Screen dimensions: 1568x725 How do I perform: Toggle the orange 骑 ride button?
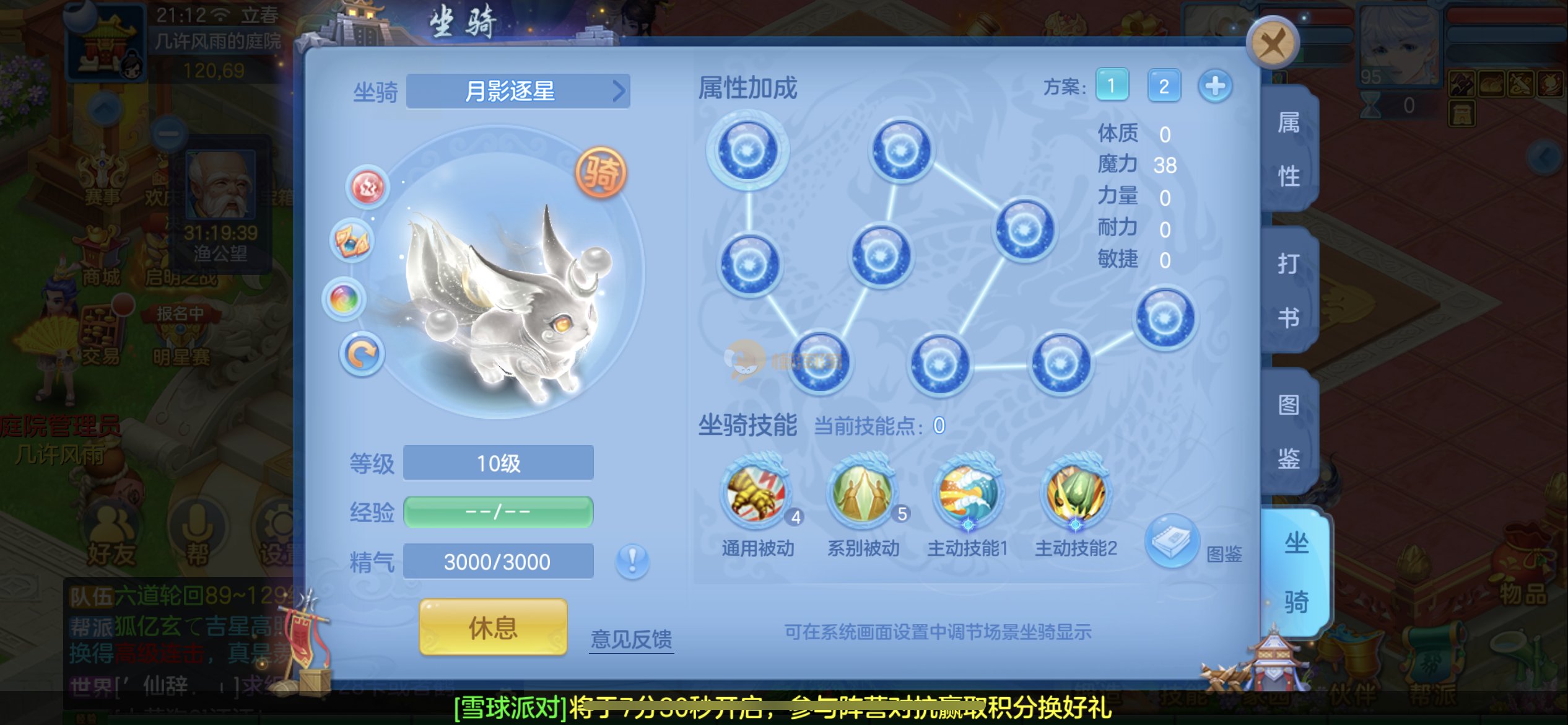600,172
